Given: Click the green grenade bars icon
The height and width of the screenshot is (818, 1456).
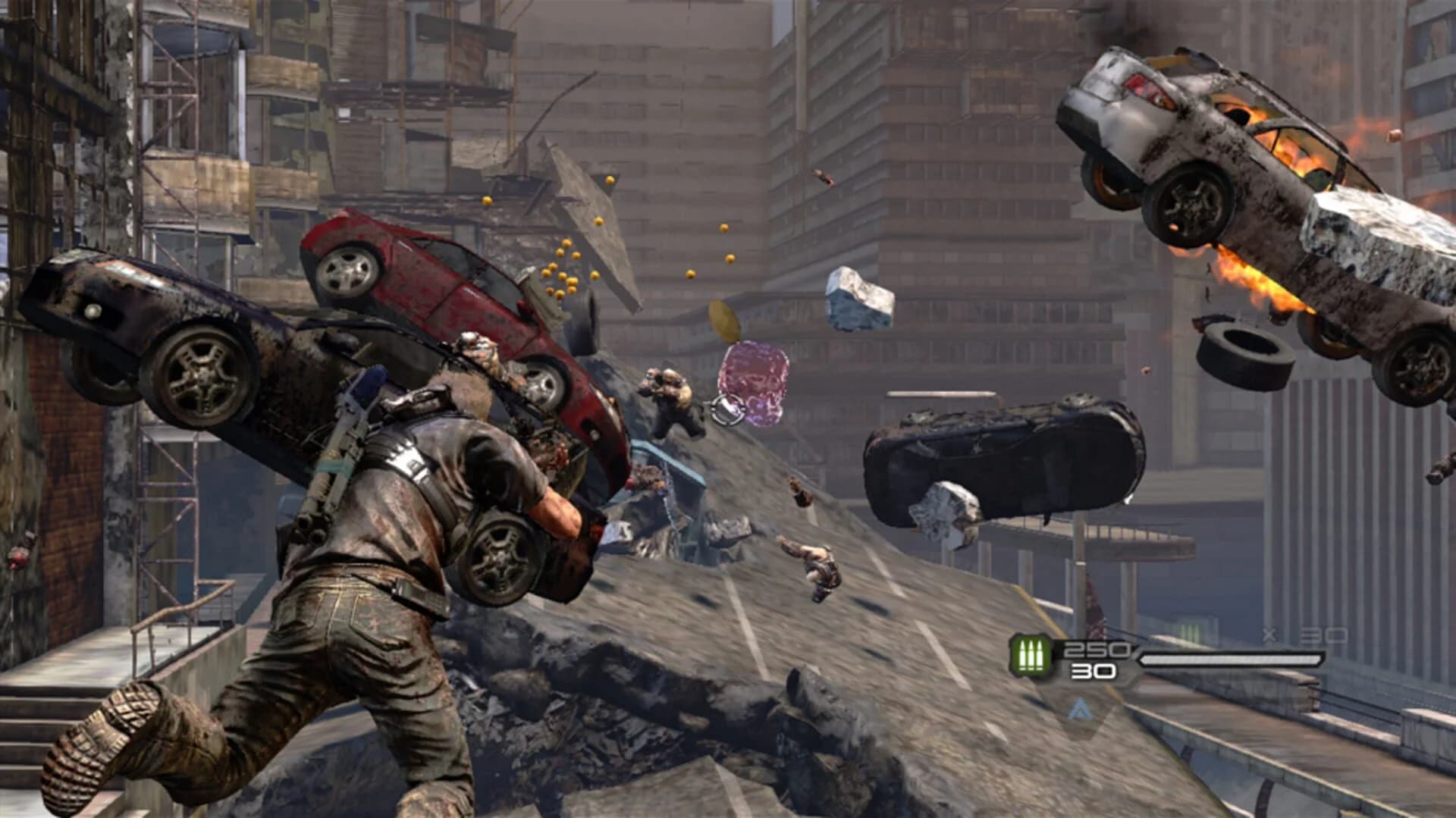Looking at the screenshot, I should click(x=1188, y=632).
